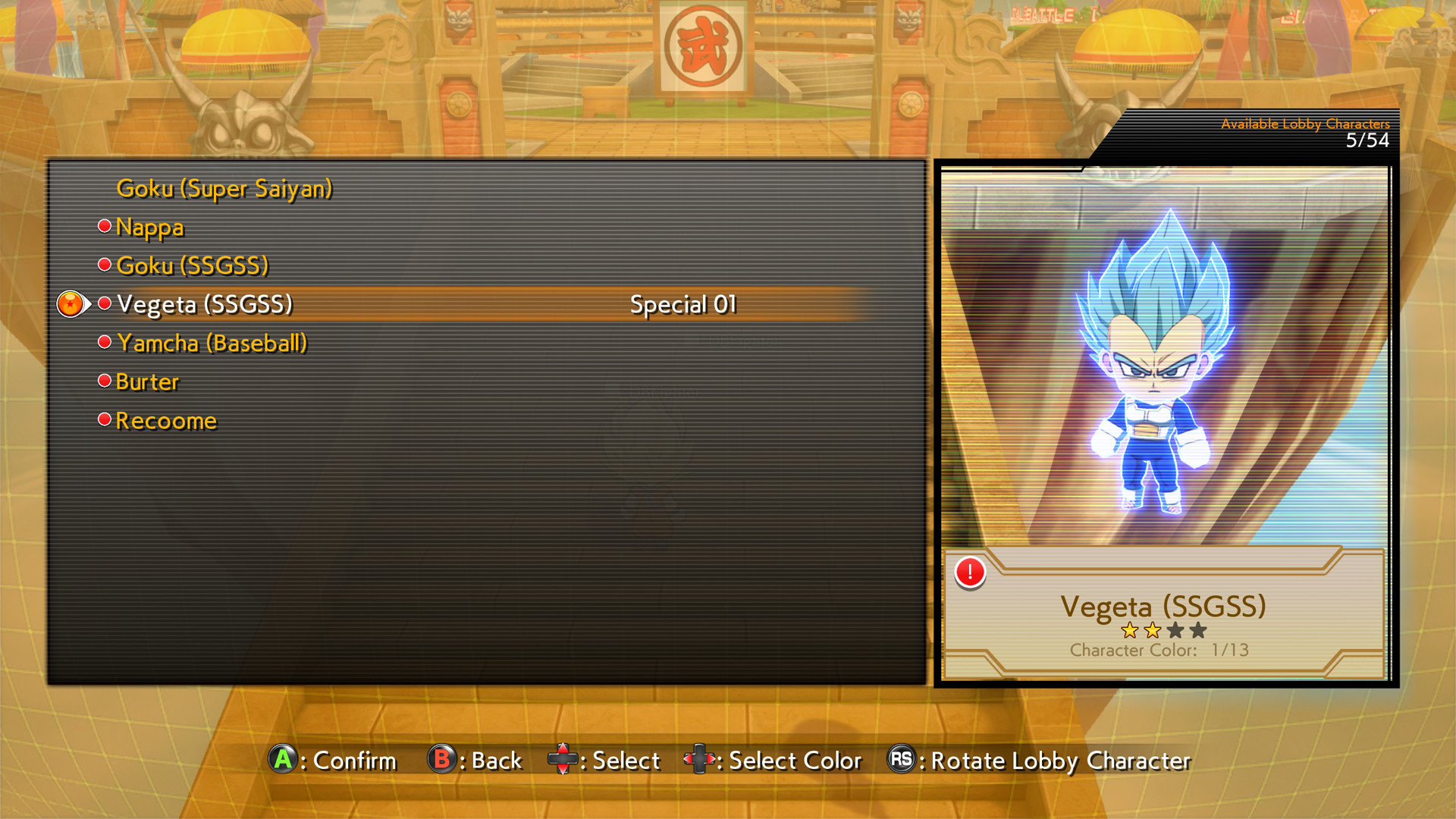The image size is (1456, 819).
Task: Click the green A Confirm button icon
Action: [x=284, y=761]
